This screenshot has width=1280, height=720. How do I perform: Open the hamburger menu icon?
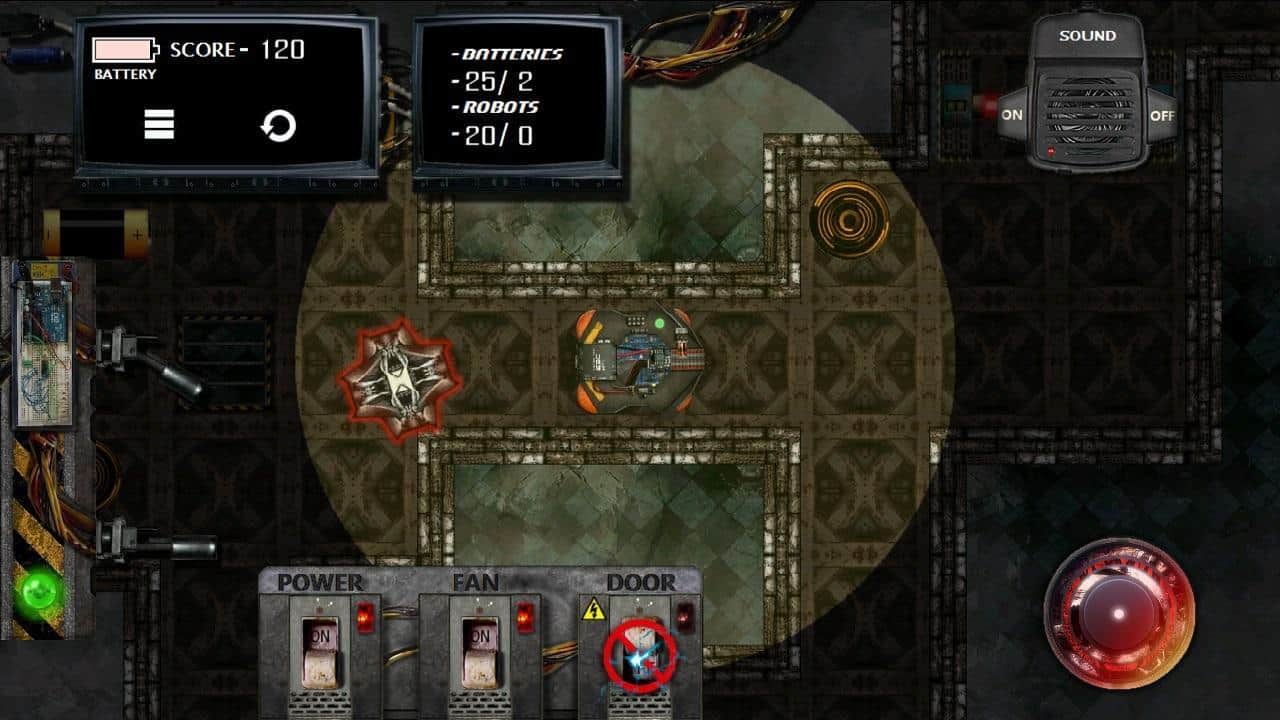click(159, 124)
